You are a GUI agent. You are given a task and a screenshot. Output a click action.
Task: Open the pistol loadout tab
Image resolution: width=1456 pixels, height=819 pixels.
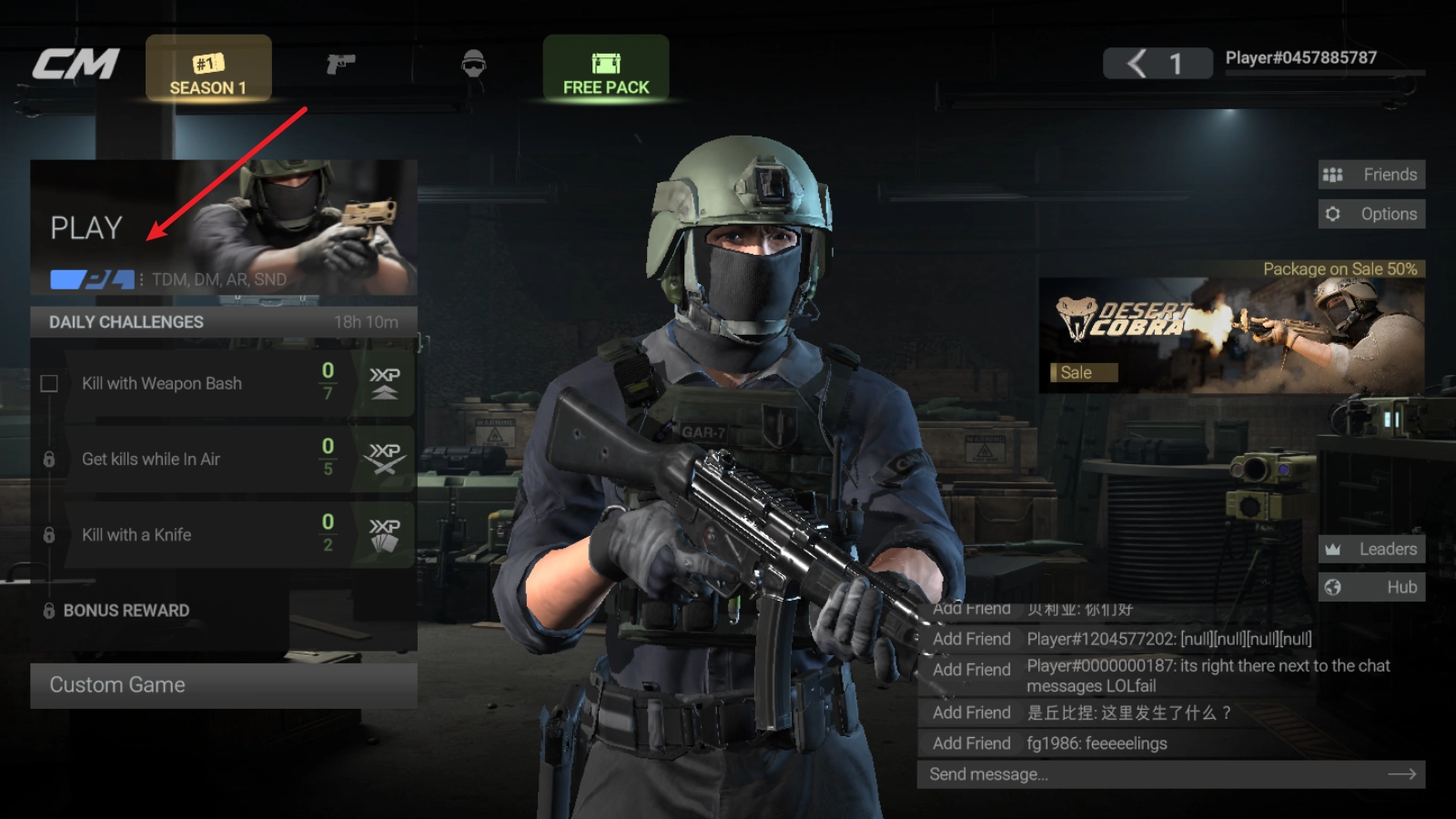click(340, 64)
